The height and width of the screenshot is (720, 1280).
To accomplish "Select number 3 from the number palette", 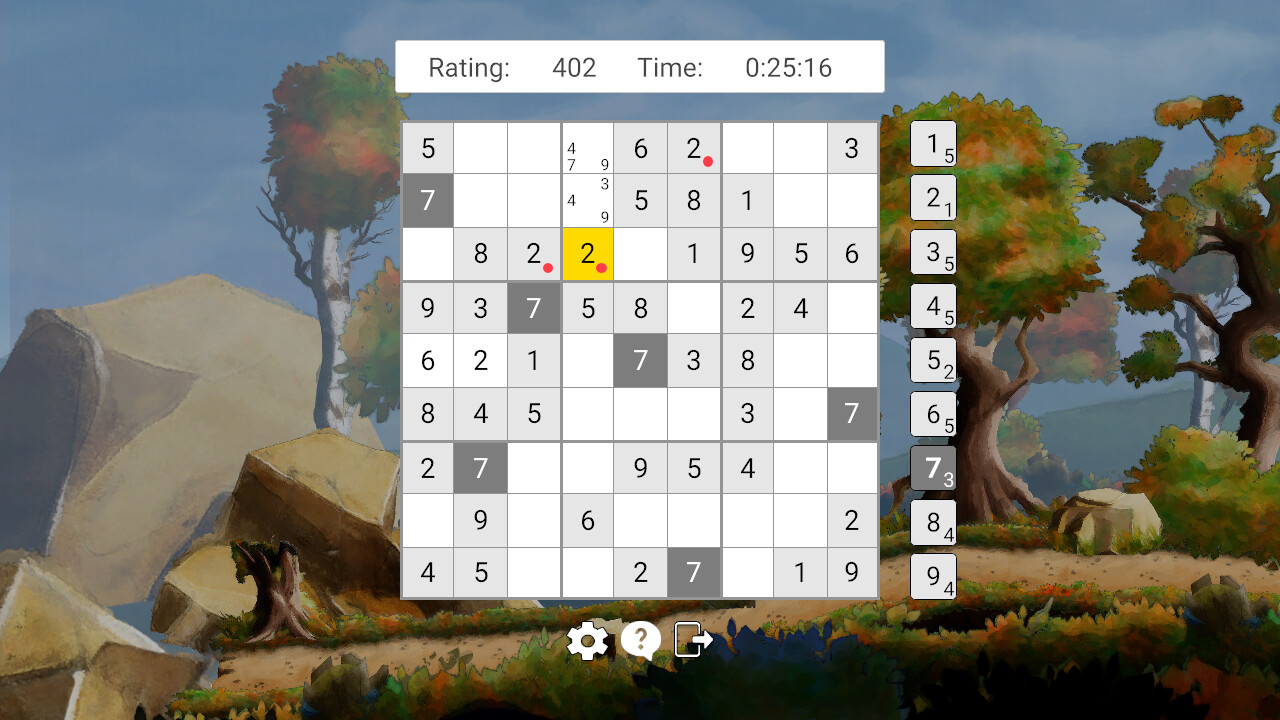I will [933, 252].
